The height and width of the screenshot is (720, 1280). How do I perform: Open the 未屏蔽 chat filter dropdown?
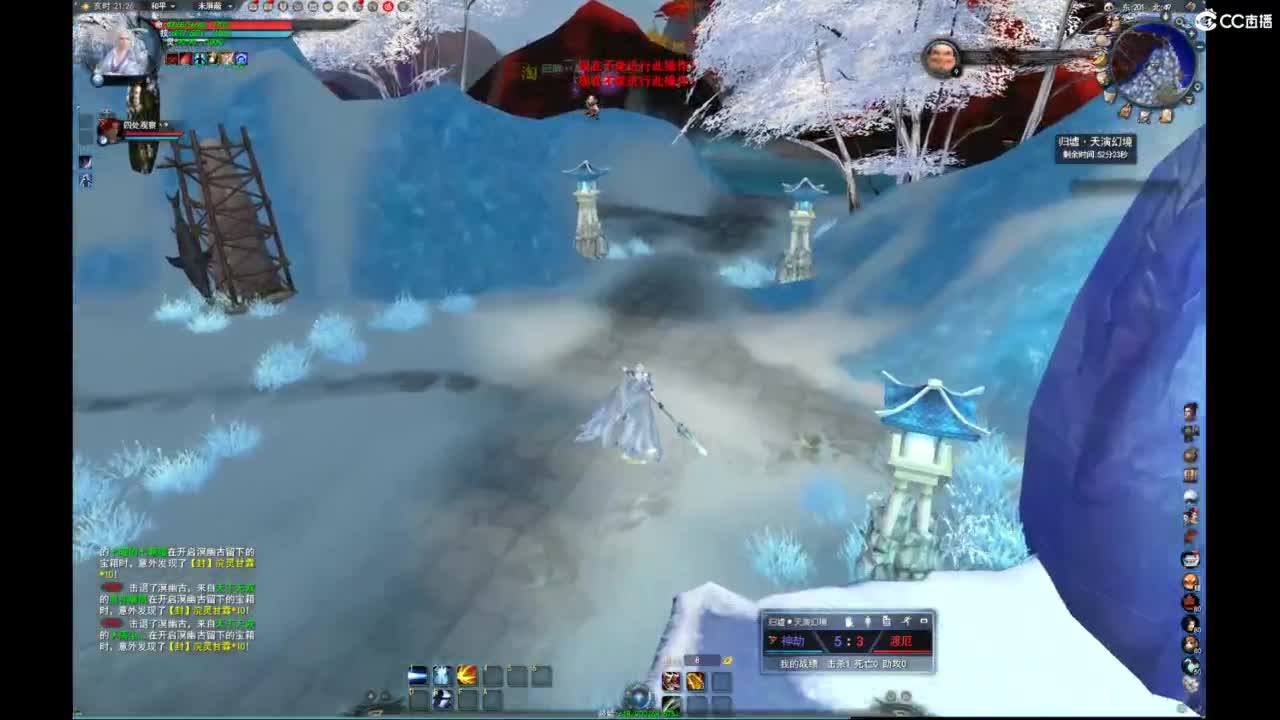pos(210,7)
